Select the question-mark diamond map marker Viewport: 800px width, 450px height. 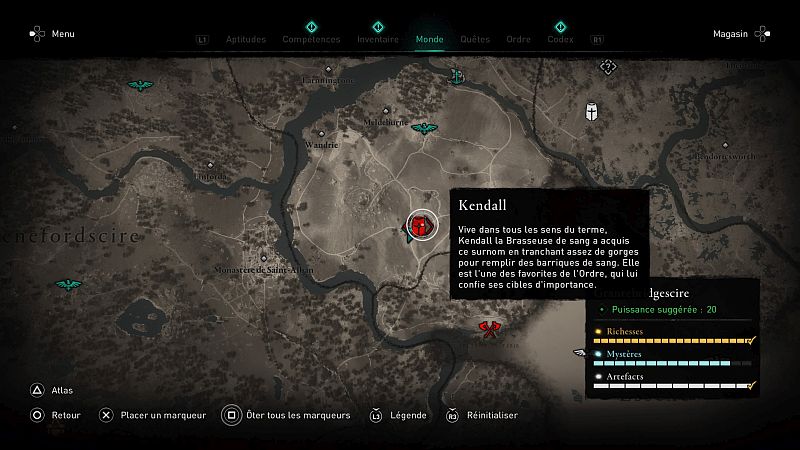tap(607, 67)
